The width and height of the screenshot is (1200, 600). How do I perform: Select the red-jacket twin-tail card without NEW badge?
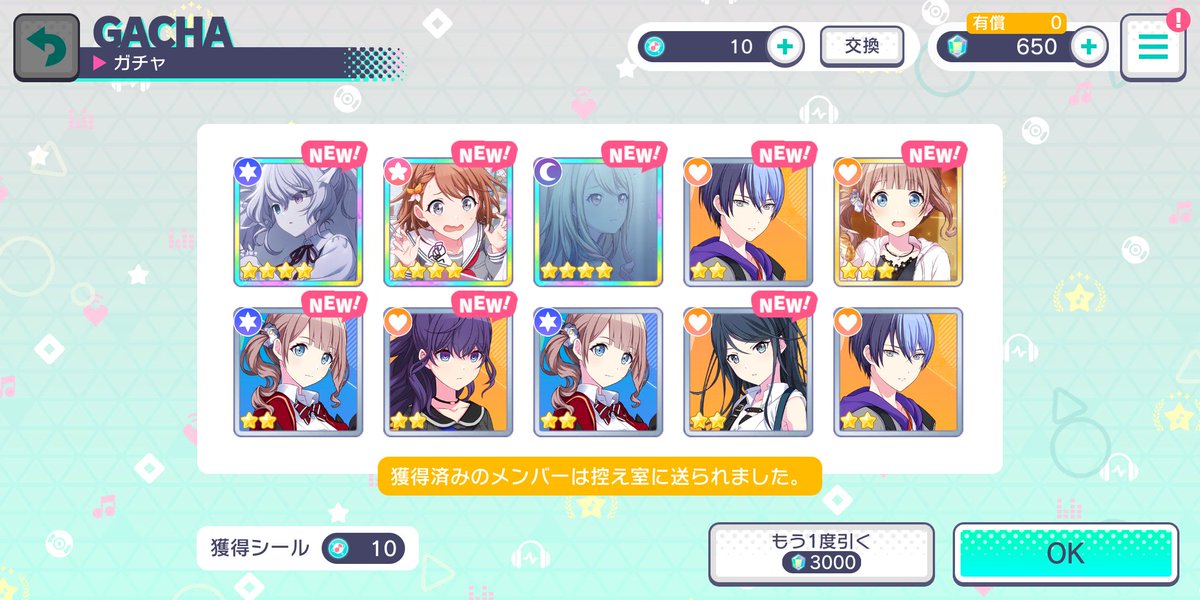point(597,372)
